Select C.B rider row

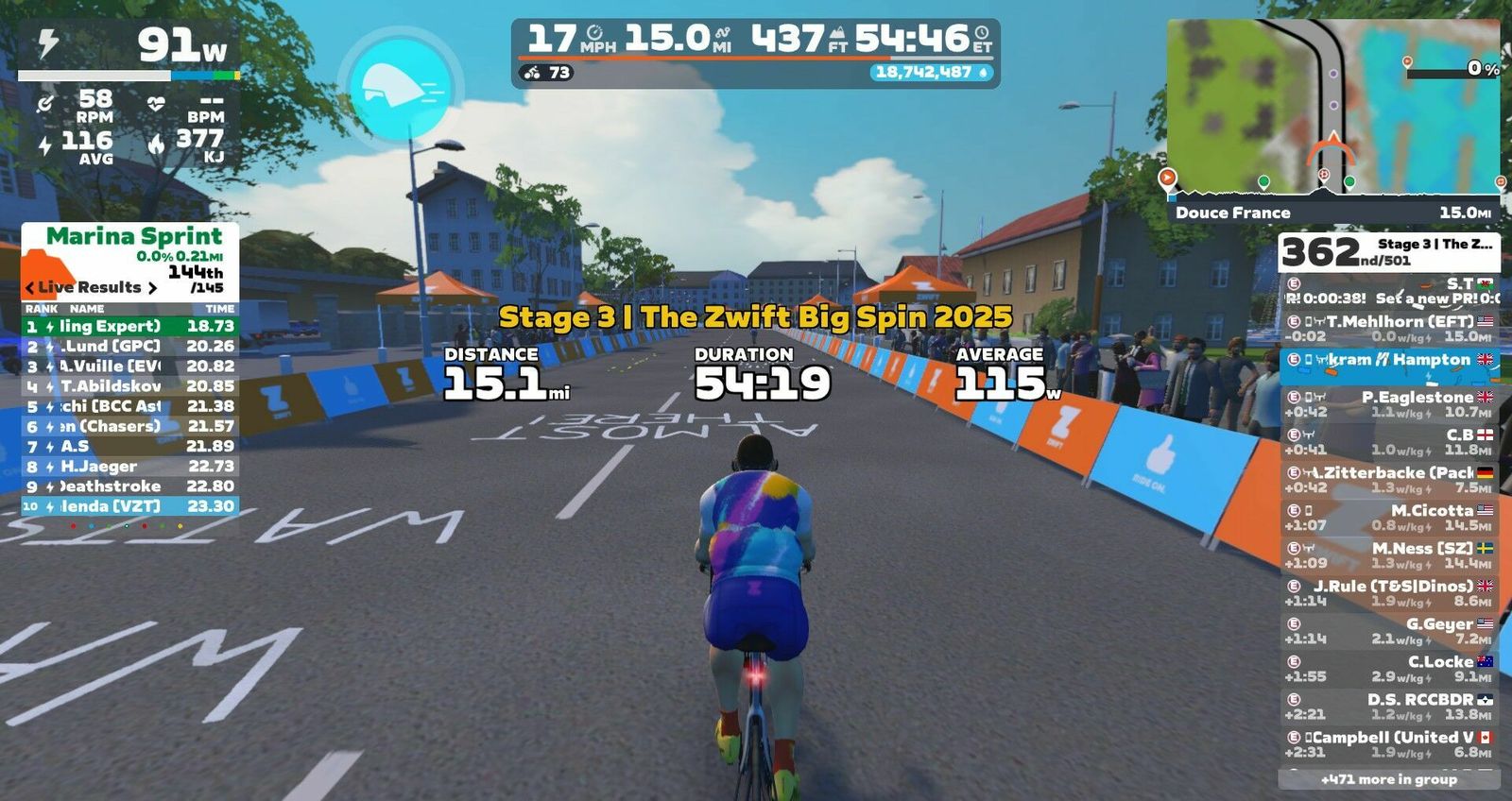click(1388, 441)
